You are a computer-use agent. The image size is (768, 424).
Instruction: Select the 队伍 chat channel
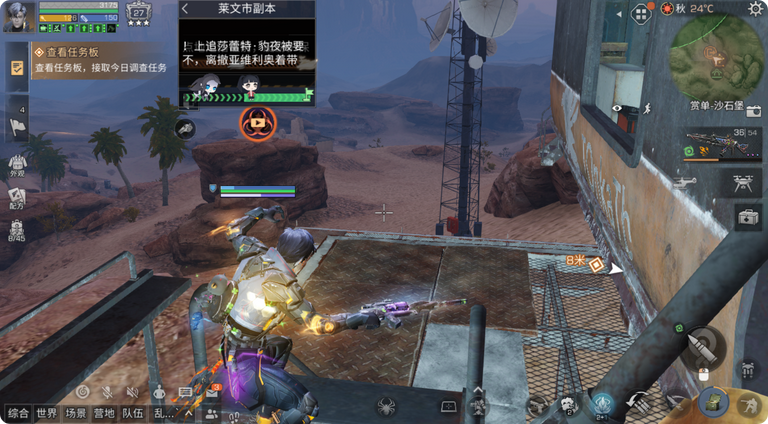pyautogui.click(x=132, y=413)
